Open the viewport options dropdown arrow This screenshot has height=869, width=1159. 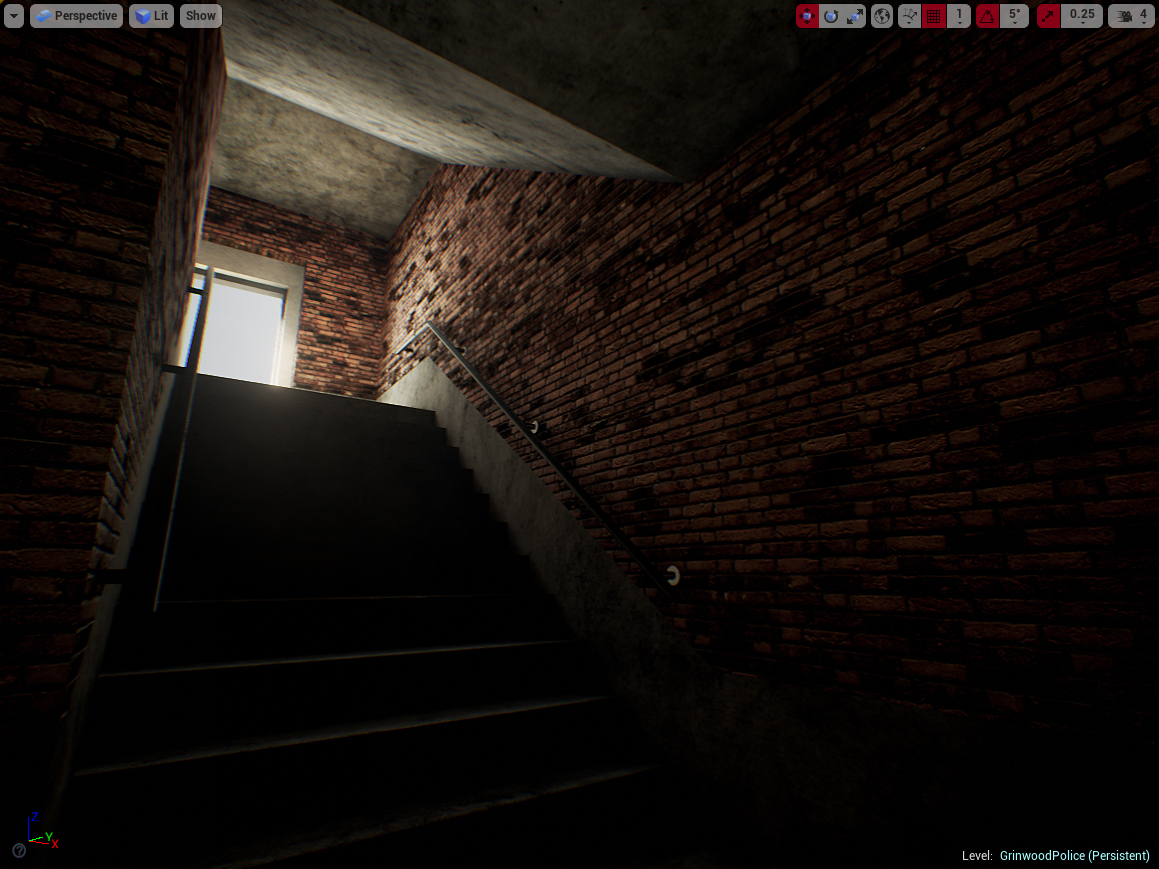pos(14,16)
